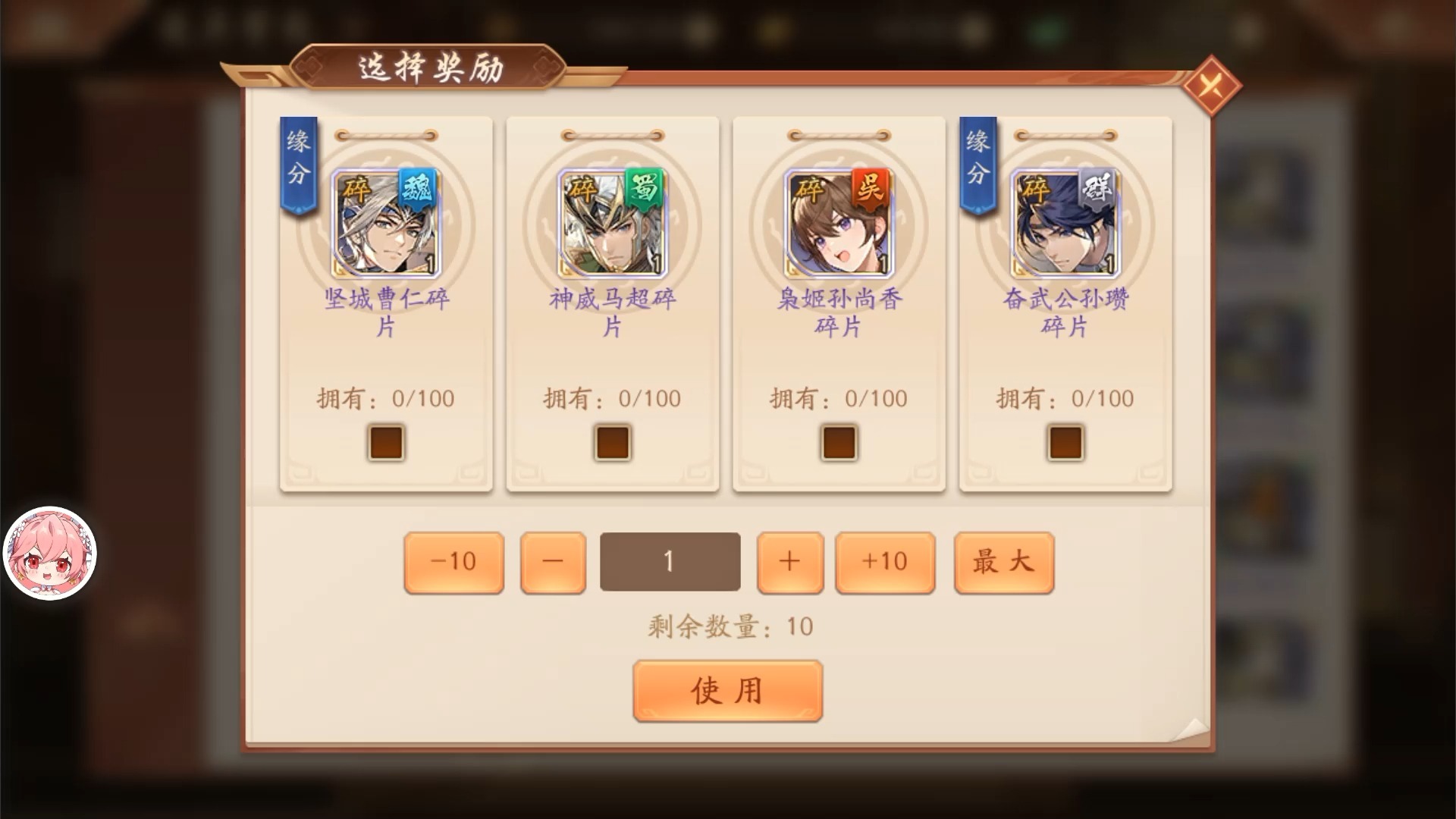Check the box under 坚城曹仁碎片
The height and width of the screenshot is (819, 1456).
pos(384,442)
